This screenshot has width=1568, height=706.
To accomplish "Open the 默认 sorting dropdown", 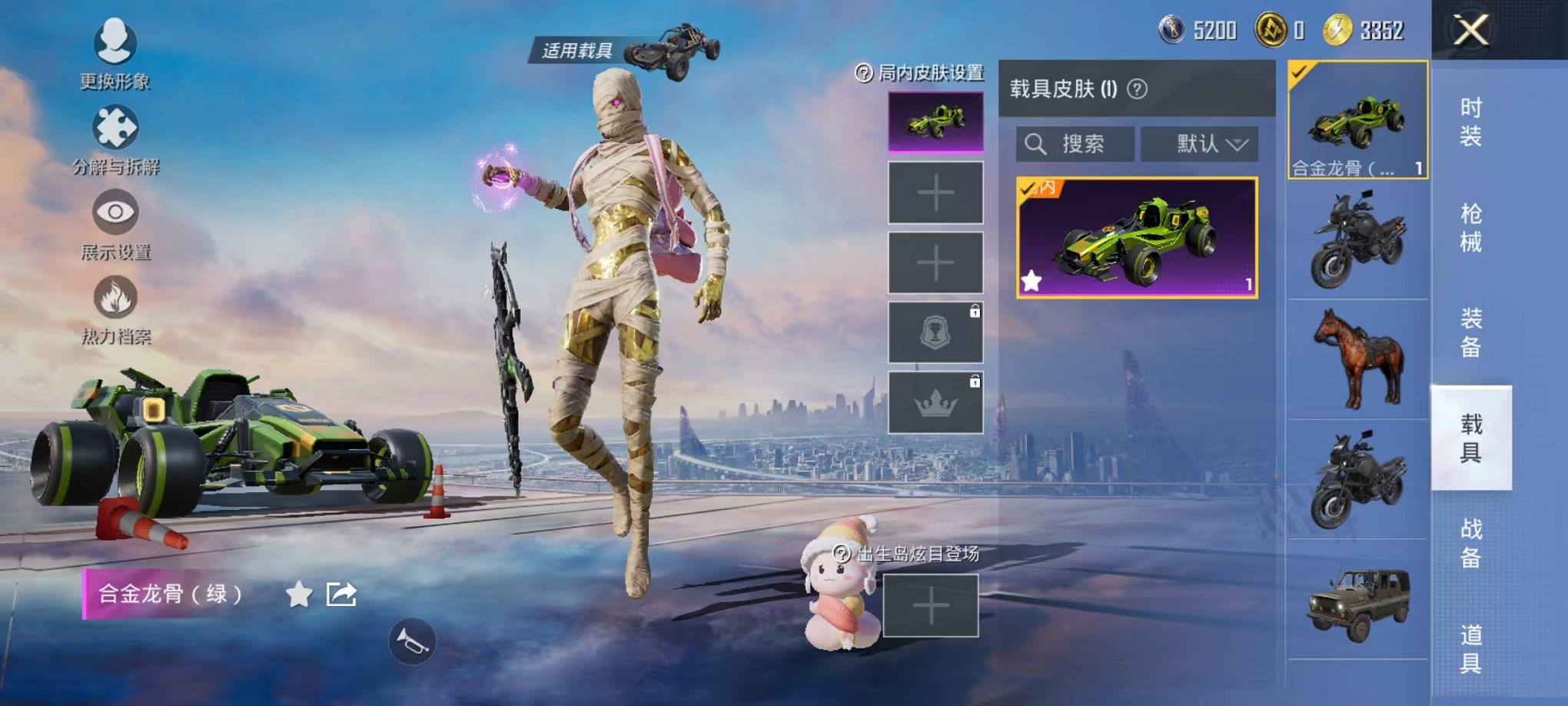I will pyautogui.click(x=1201, y=145).
